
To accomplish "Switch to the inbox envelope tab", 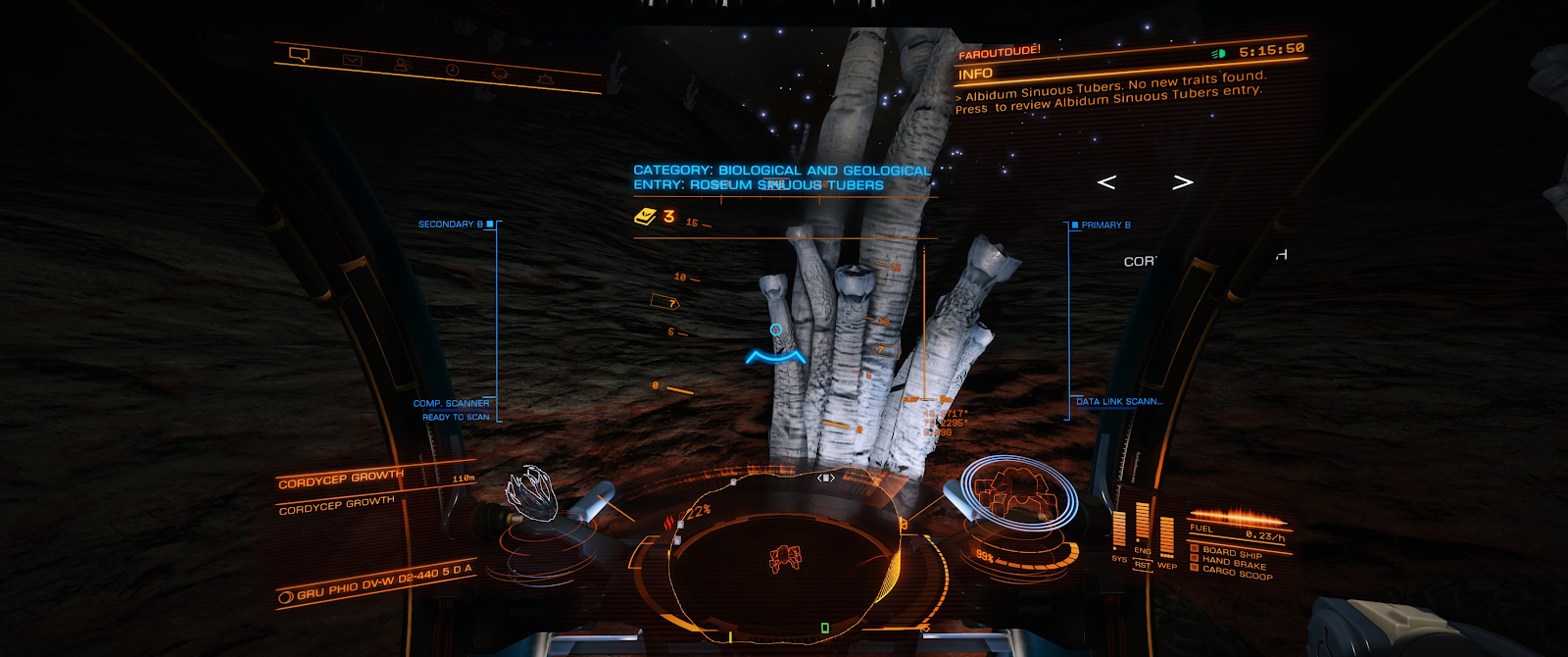I will coord(352,61).
